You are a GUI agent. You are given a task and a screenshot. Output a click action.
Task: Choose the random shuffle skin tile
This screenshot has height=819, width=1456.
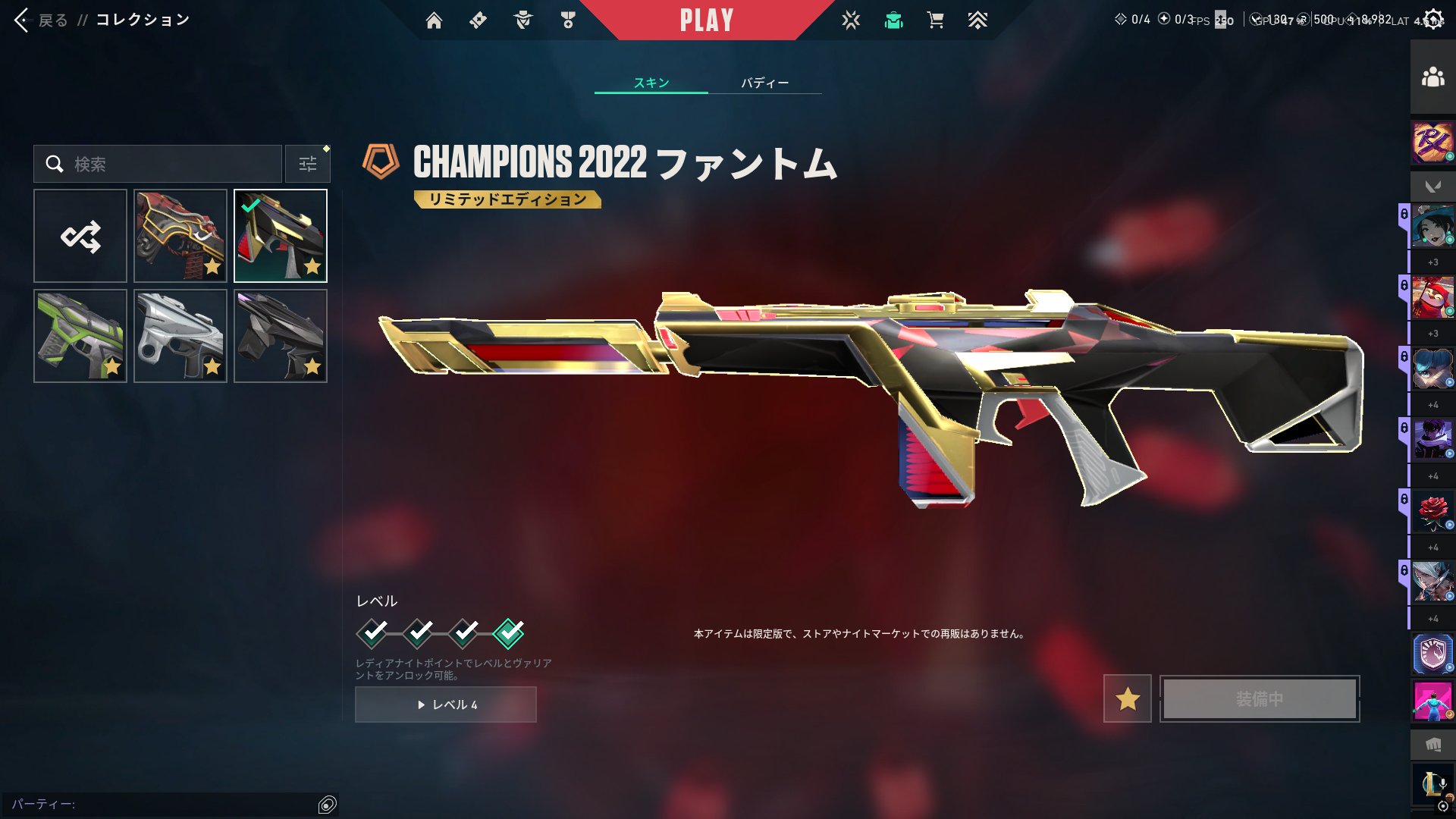(80, 236)
